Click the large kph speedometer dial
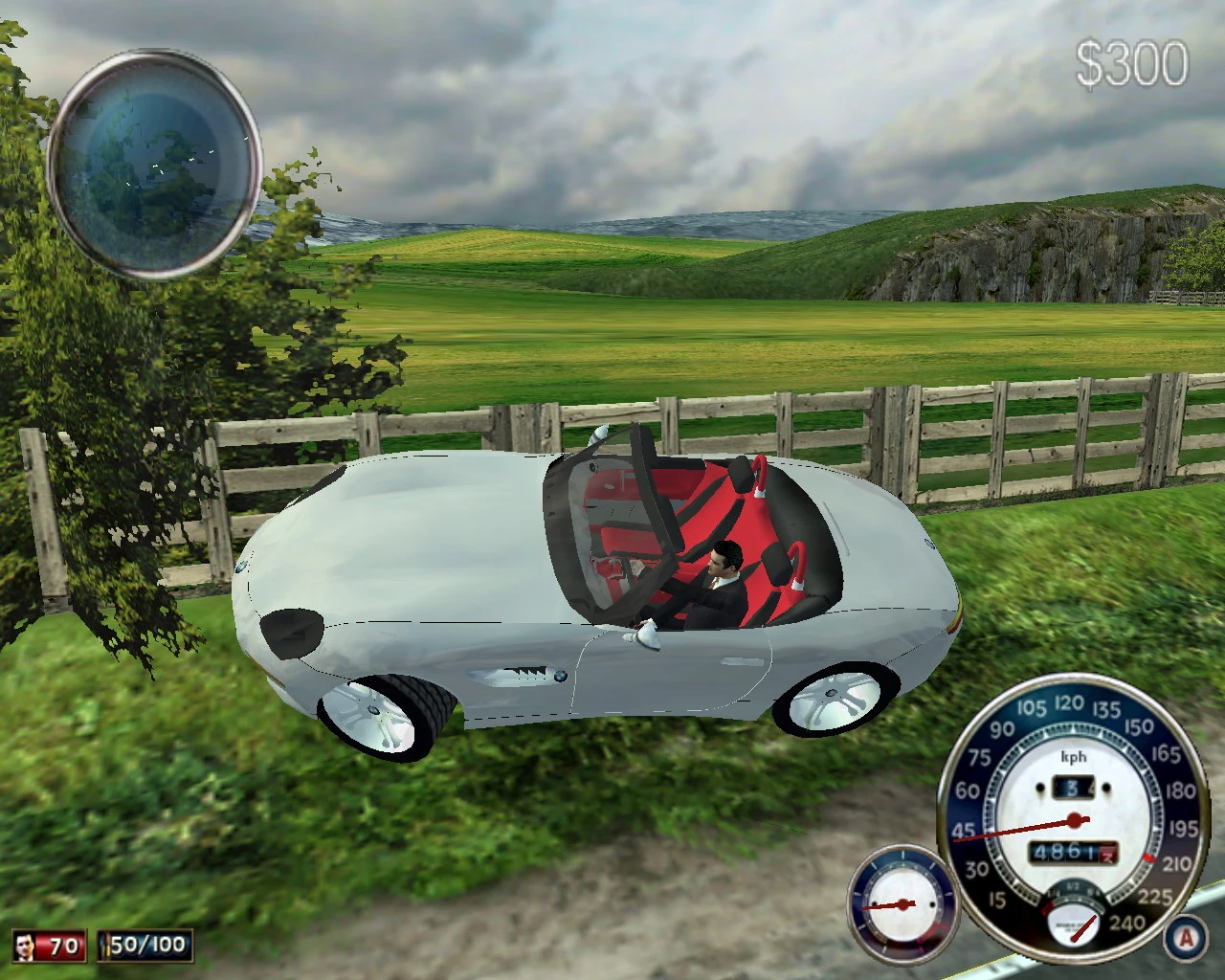The width and height of the screenshot is (1225, 980). [x=1075, y=821]
